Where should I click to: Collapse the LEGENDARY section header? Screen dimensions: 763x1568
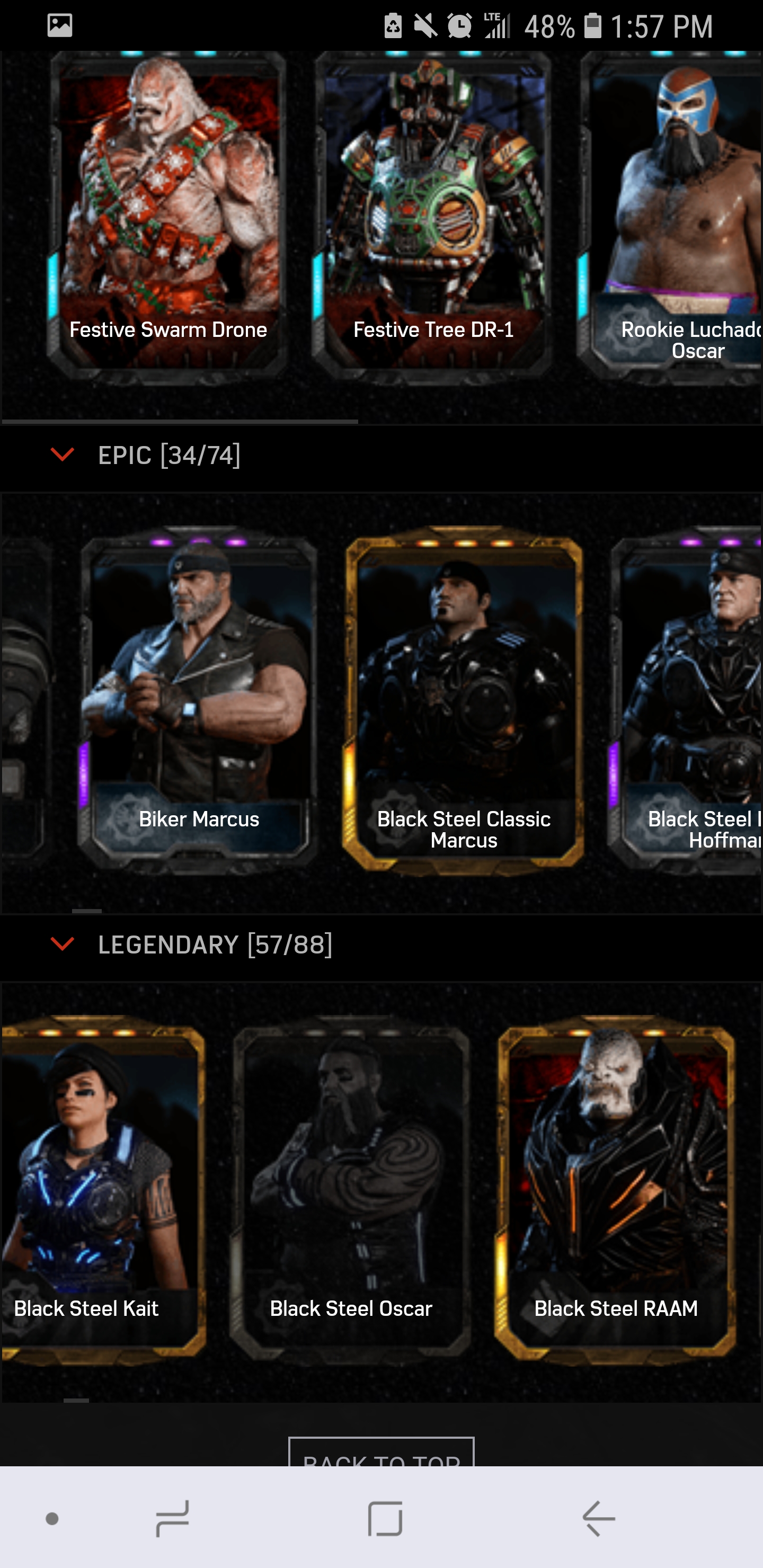[62, 944]
